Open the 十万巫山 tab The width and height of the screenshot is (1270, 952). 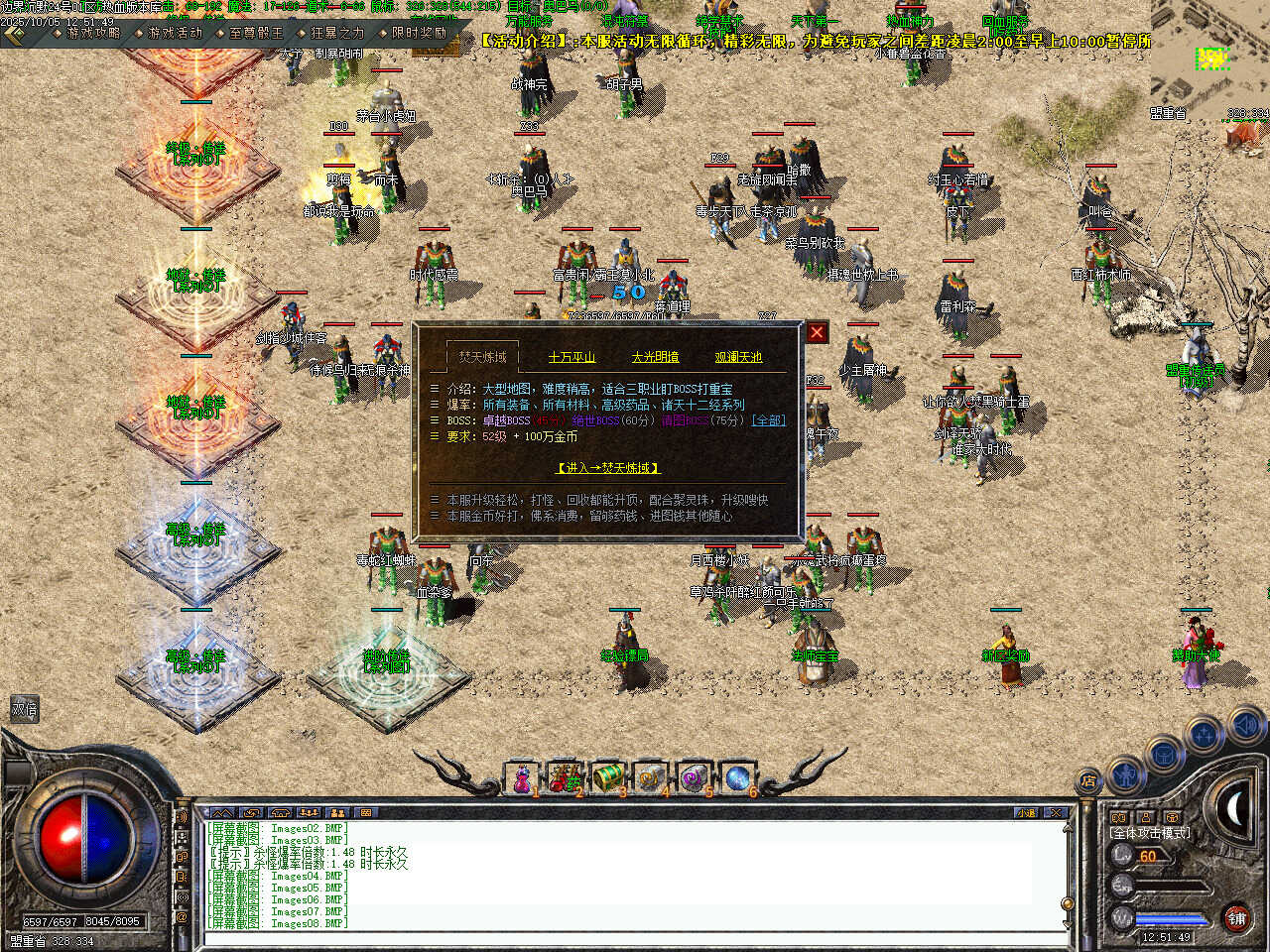point(571,357)
